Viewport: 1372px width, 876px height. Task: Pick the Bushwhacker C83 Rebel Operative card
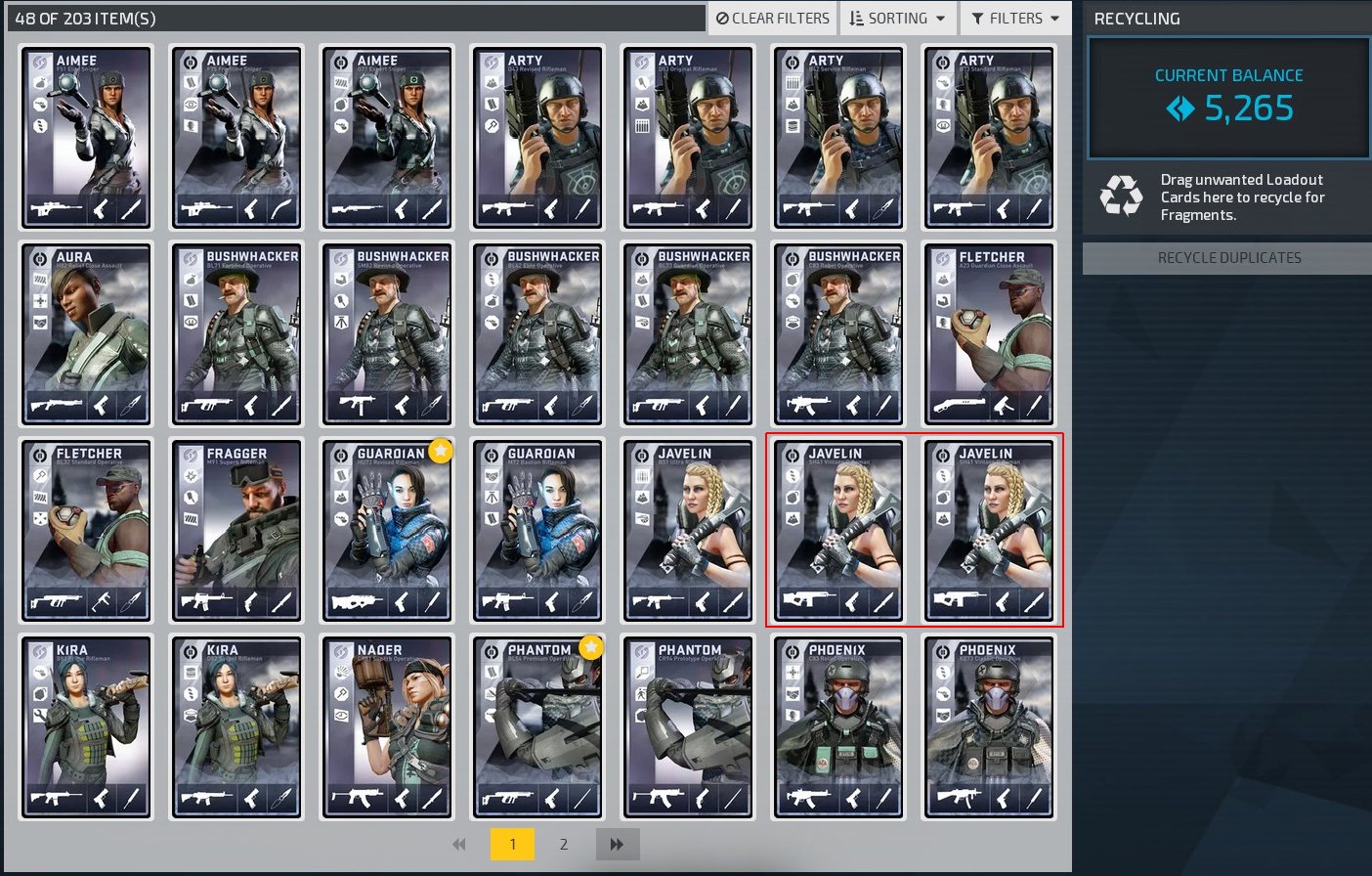(x=839, y=334)
